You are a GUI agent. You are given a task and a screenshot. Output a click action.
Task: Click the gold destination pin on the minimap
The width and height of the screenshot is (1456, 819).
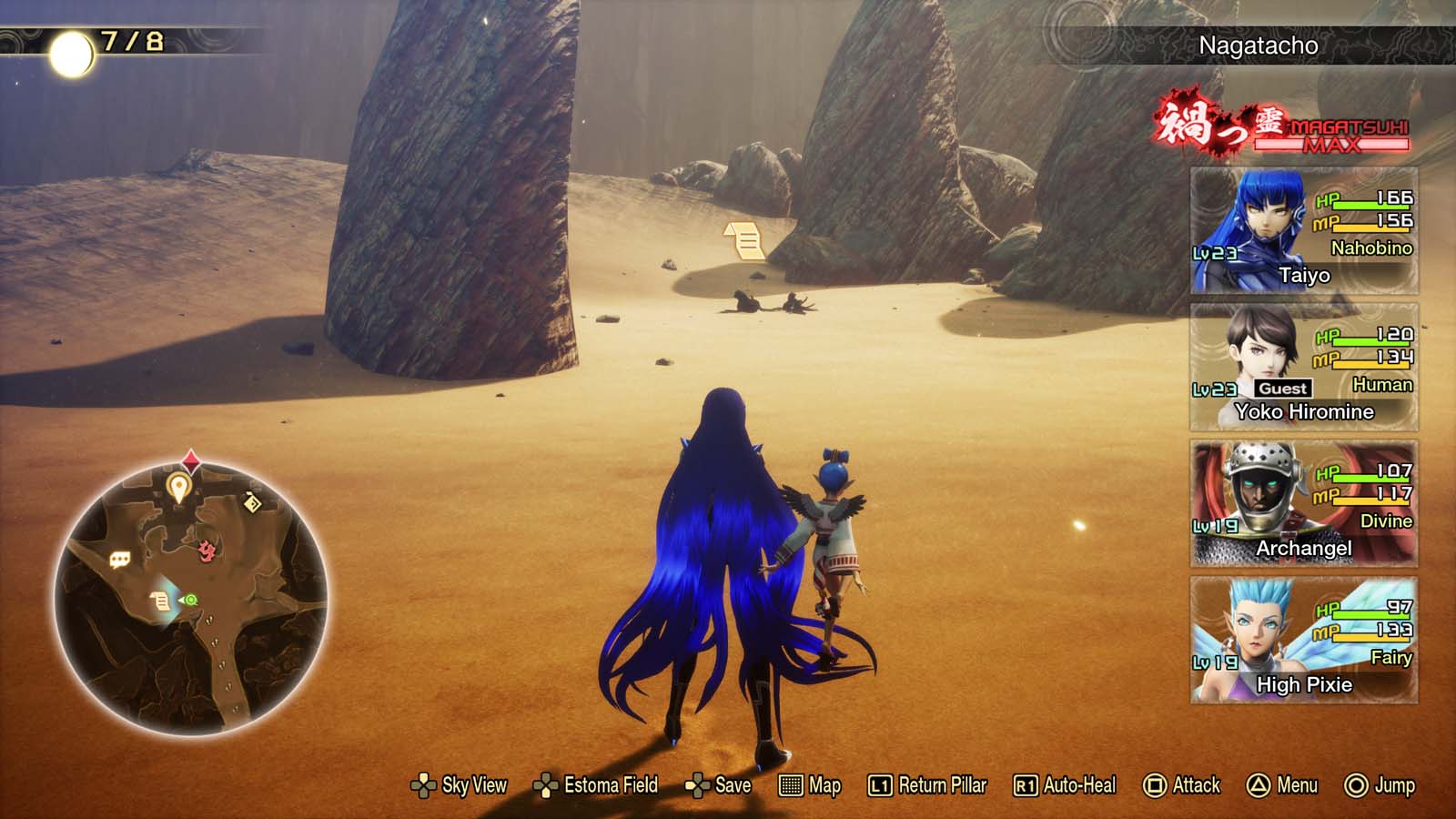coord(178,486)
